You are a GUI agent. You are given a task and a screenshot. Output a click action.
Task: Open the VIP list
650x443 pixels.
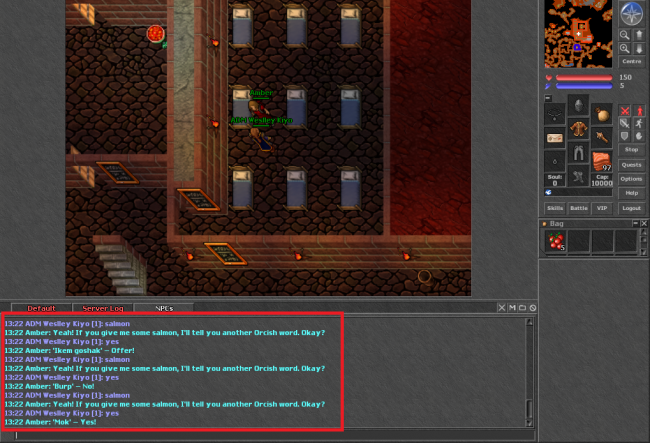[x=602, y=208]
